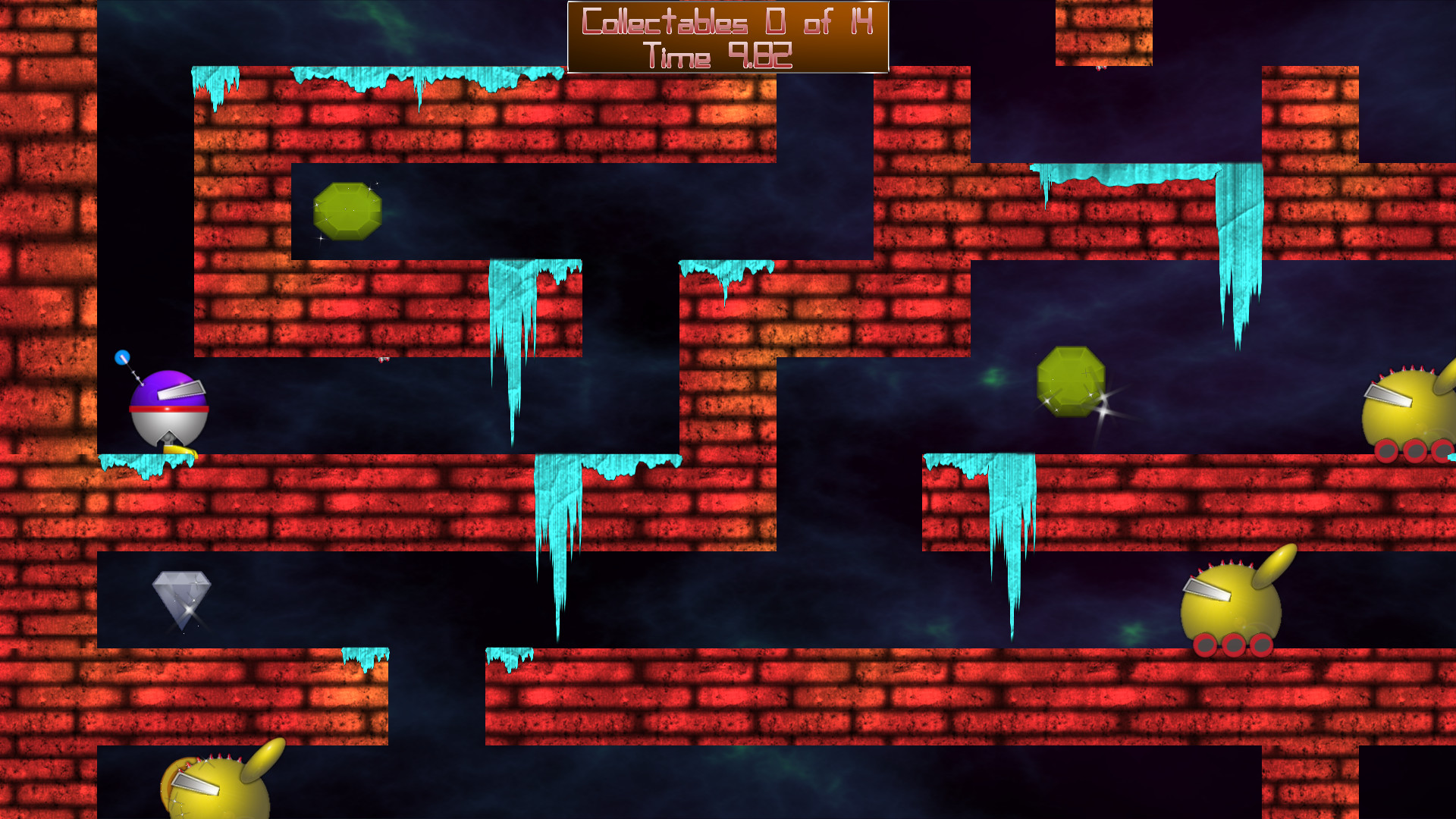Click the Collectables 0 of 14 counter
Image resolution: width=1456 pixels, height=819 pixels.
(726, 23)
